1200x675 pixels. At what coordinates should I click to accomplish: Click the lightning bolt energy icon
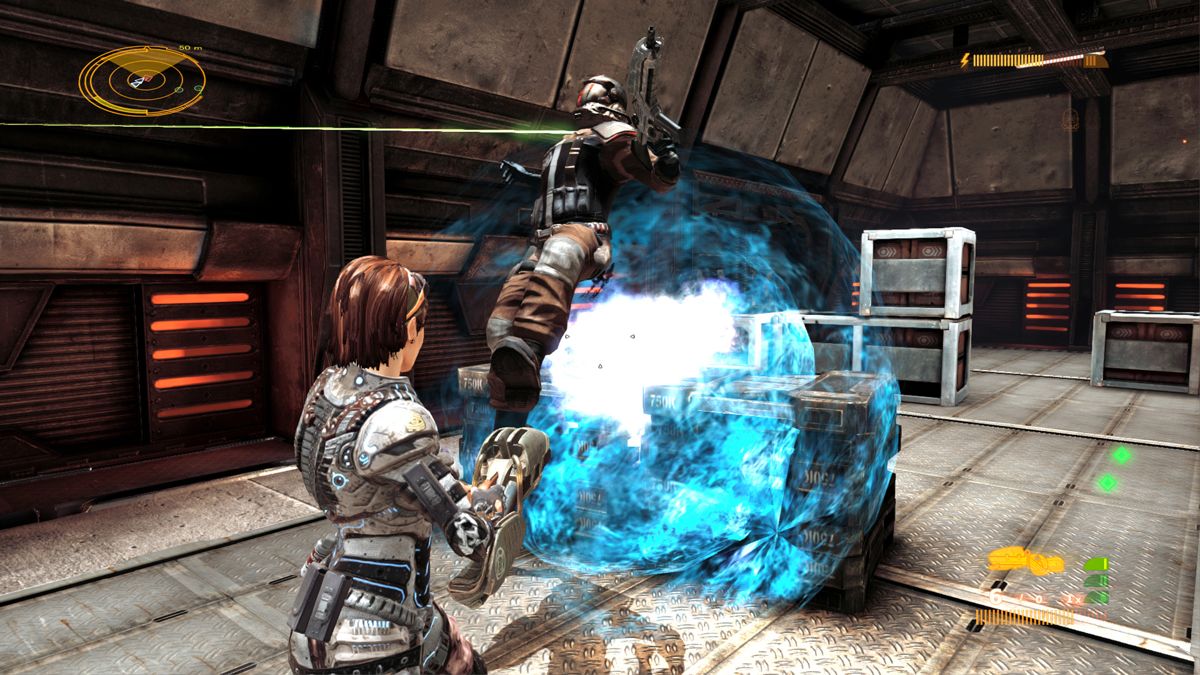pyautogui.click(x=965, y=61)
